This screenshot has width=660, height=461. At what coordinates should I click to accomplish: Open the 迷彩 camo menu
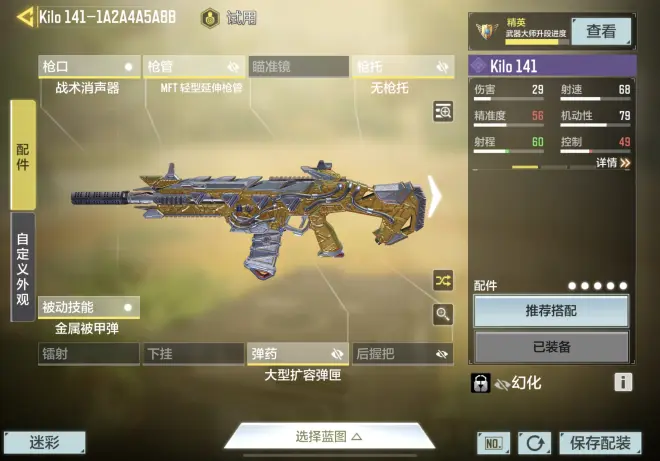(x=44, y=442)
